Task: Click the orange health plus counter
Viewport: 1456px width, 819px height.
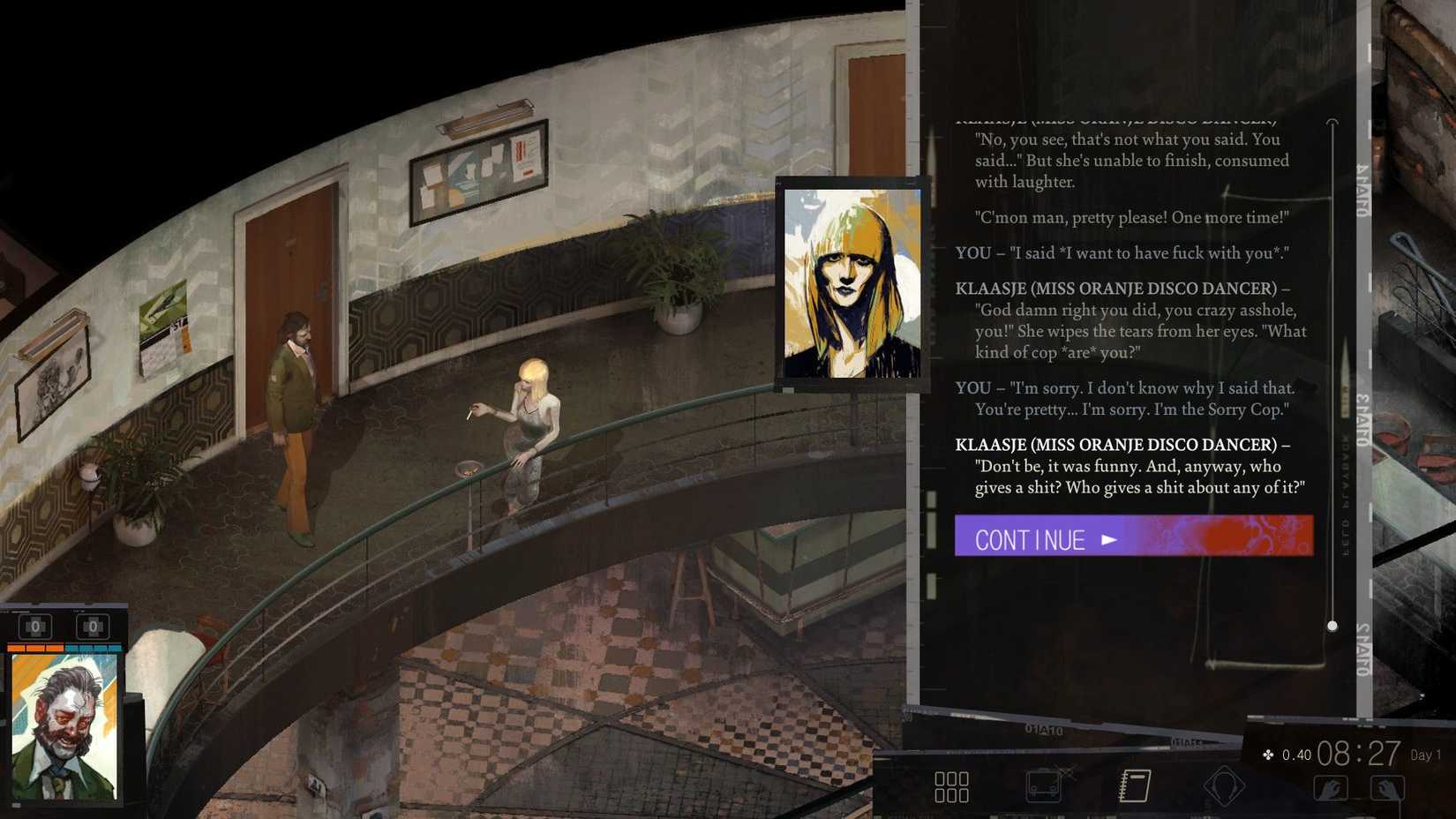Action: 35,627
